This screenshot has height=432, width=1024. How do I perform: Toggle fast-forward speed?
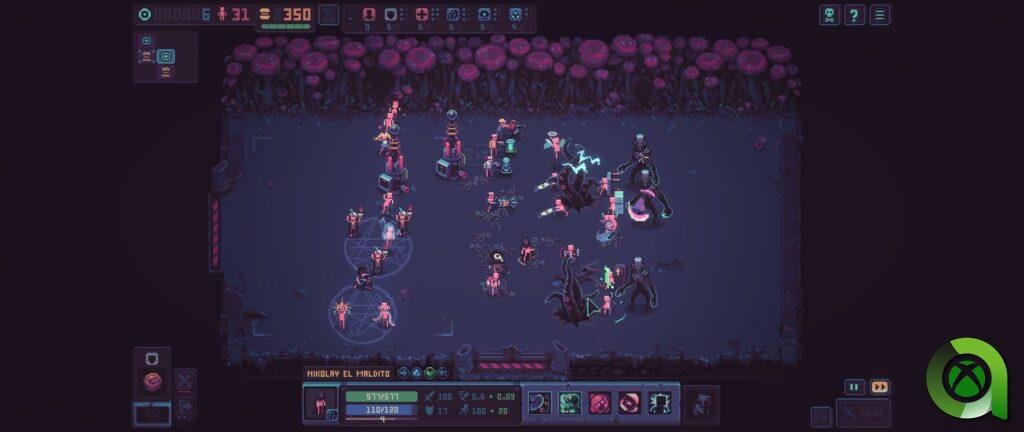click(880, 387)
